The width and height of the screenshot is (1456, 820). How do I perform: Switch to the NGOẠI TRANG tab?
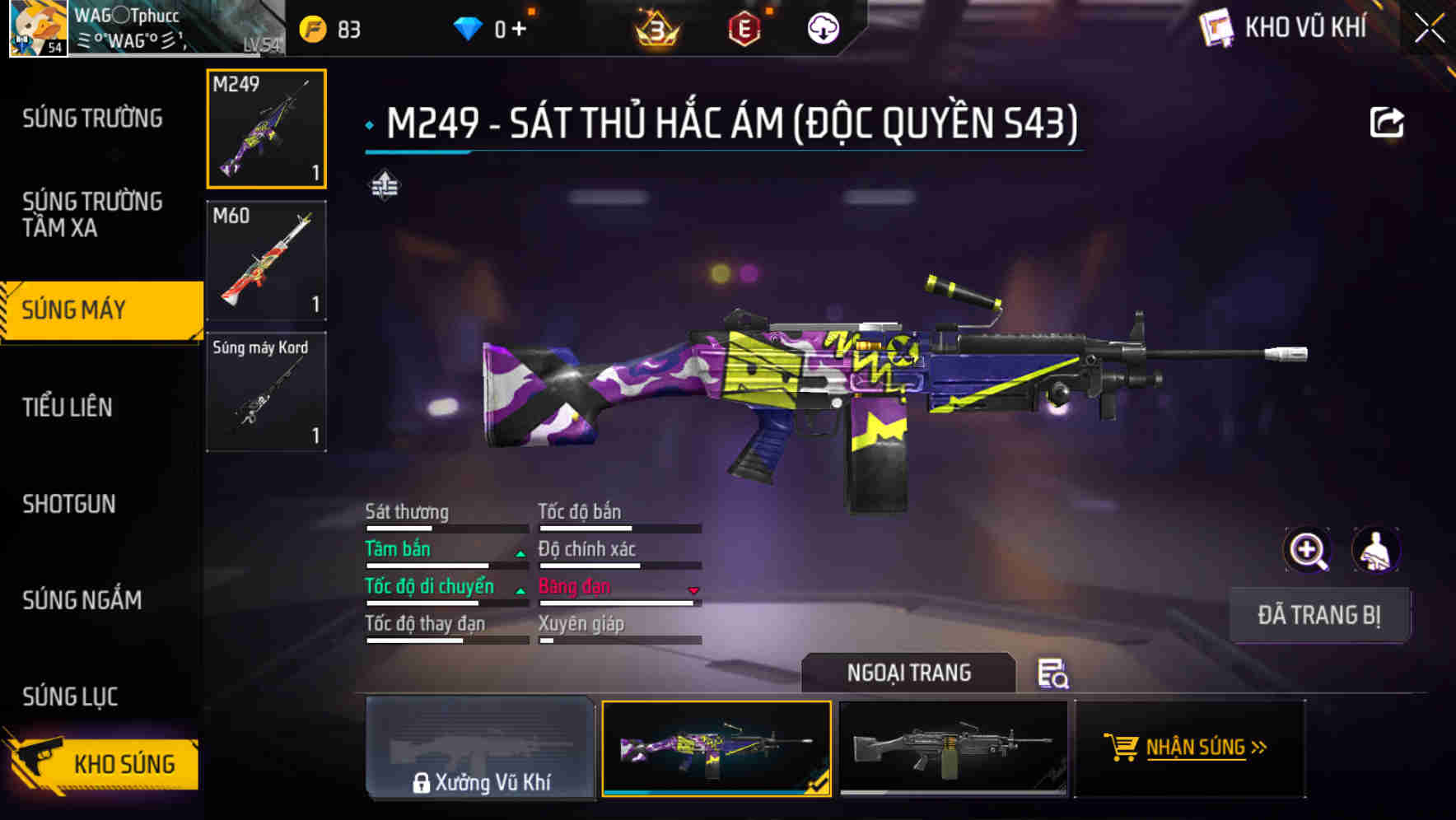909,672
